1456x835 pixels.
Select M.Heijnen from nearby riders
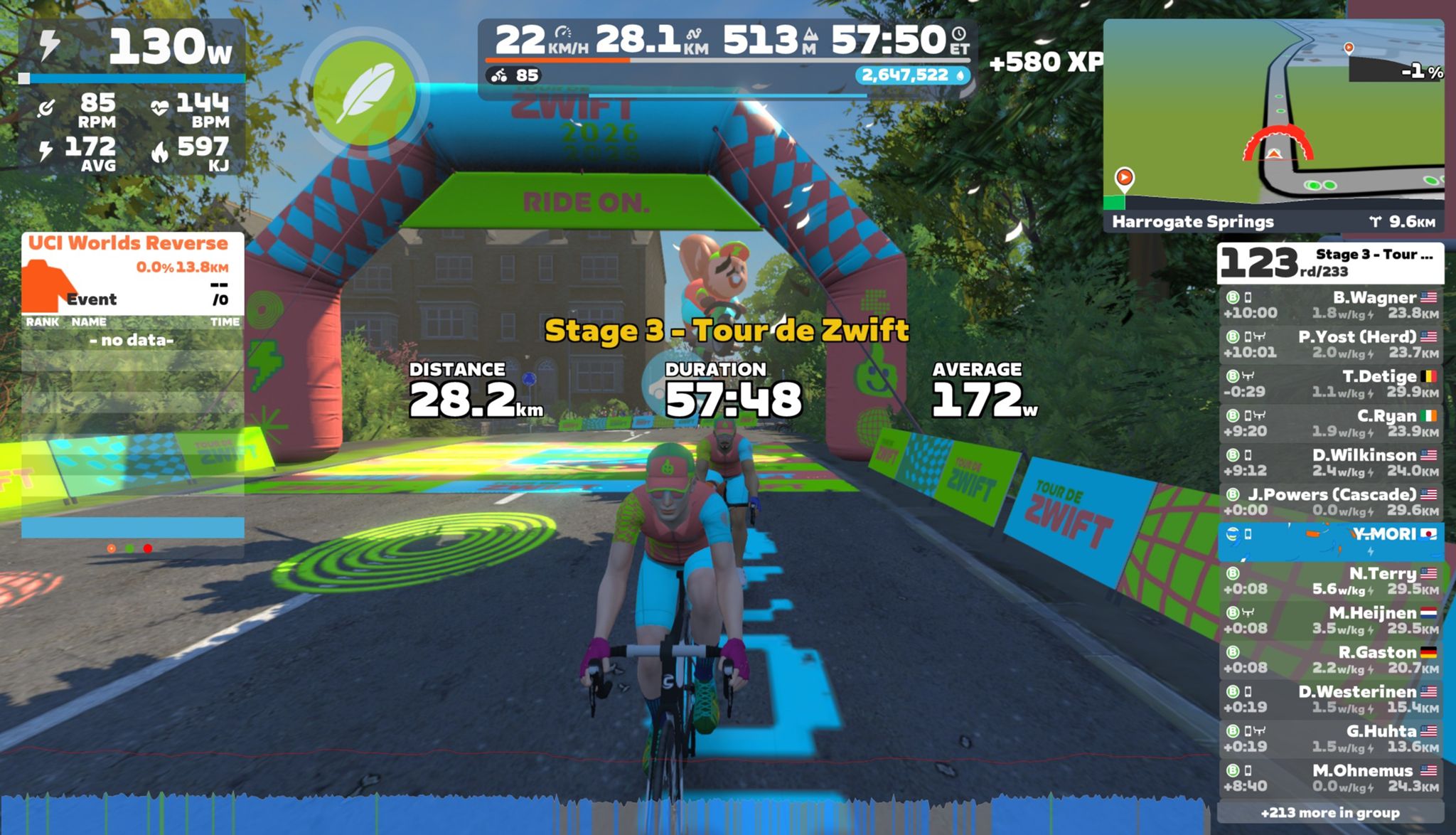[1330, 620]
